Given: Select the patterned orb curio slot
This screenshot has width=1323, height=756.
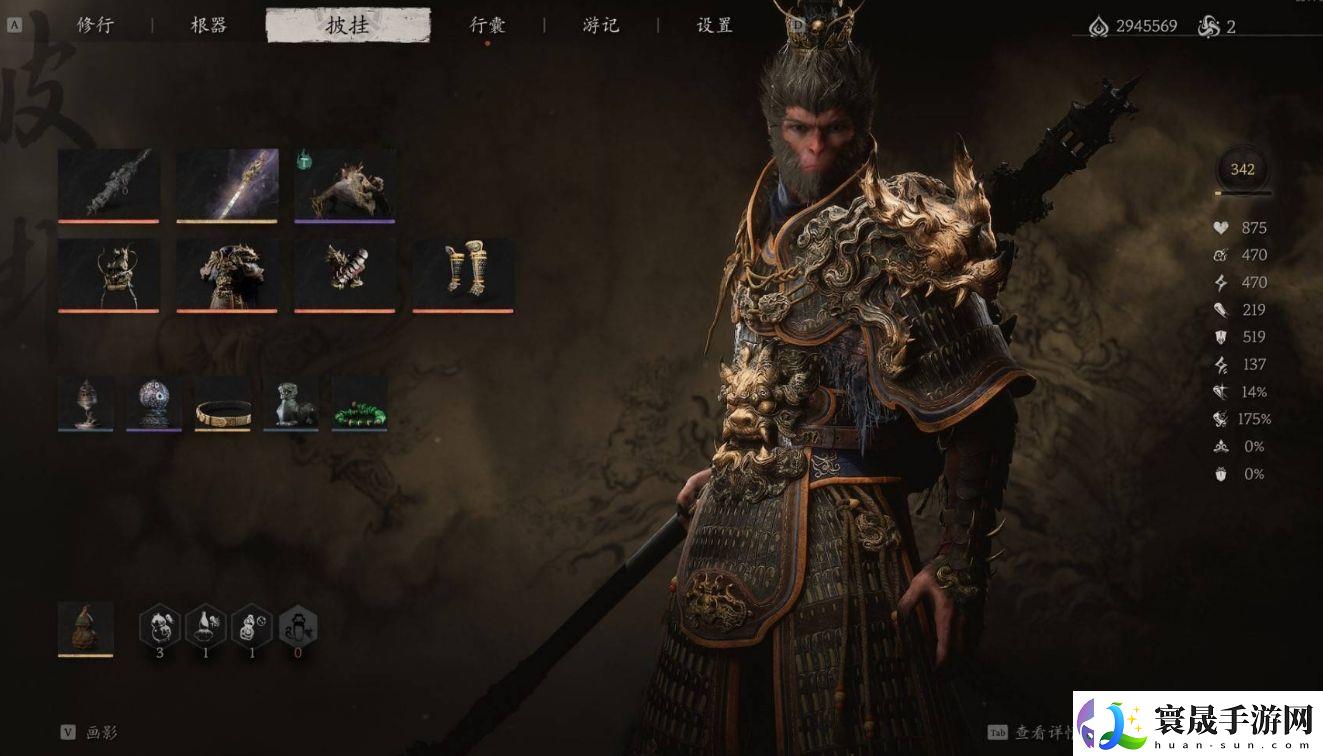Looking at the screenshot, I should [154, 403].
